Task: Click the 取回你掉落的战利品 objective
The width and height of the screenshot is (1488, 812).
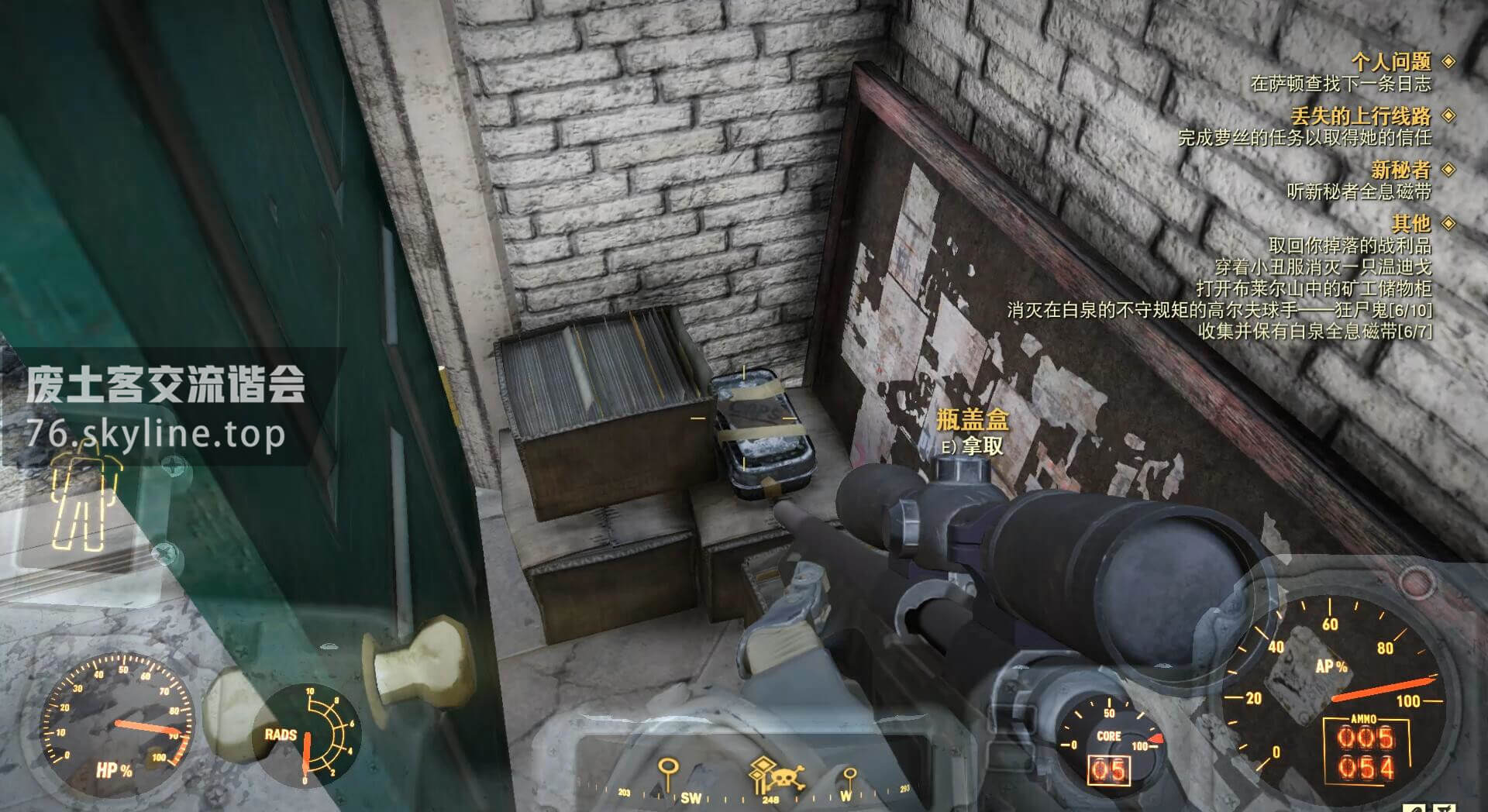Action: pos(1349,246)
